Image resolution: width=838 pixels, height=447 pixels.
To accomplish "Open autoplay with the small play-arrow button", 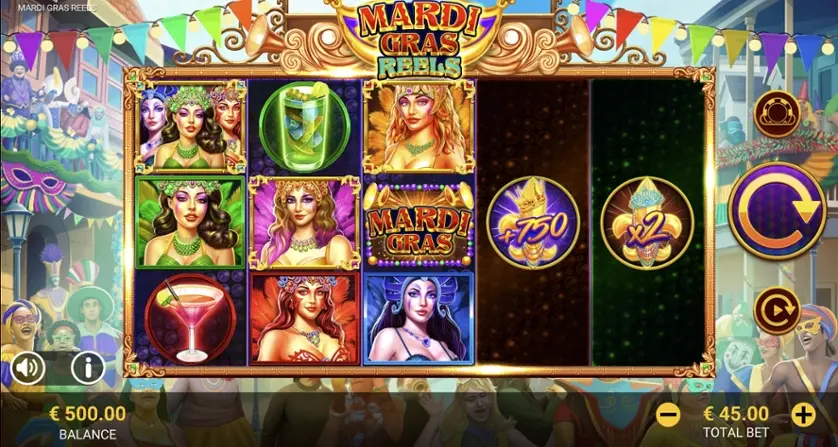I will point(776,311).
